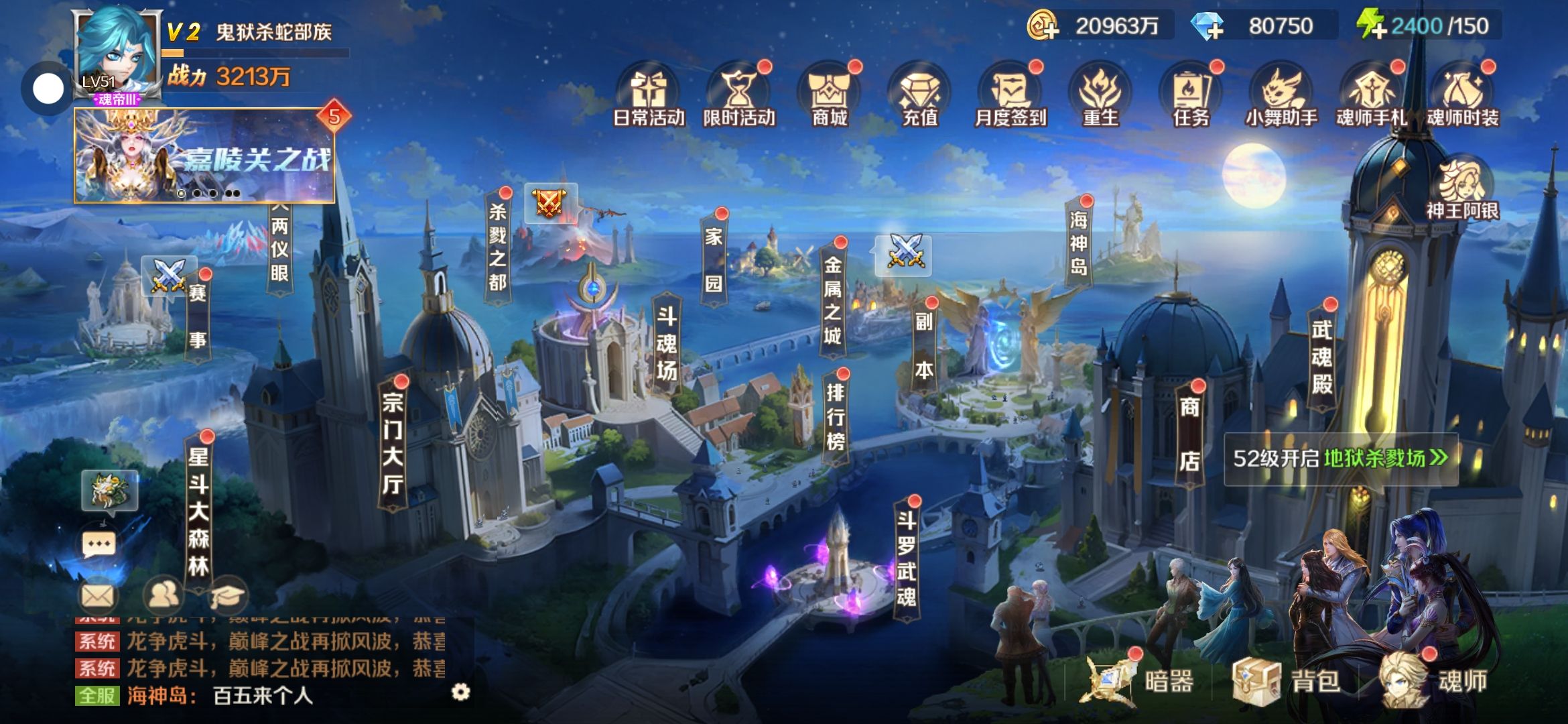Enter the 斗魂场 arena label
The image size is (1568, 724).
pos(667,343)
